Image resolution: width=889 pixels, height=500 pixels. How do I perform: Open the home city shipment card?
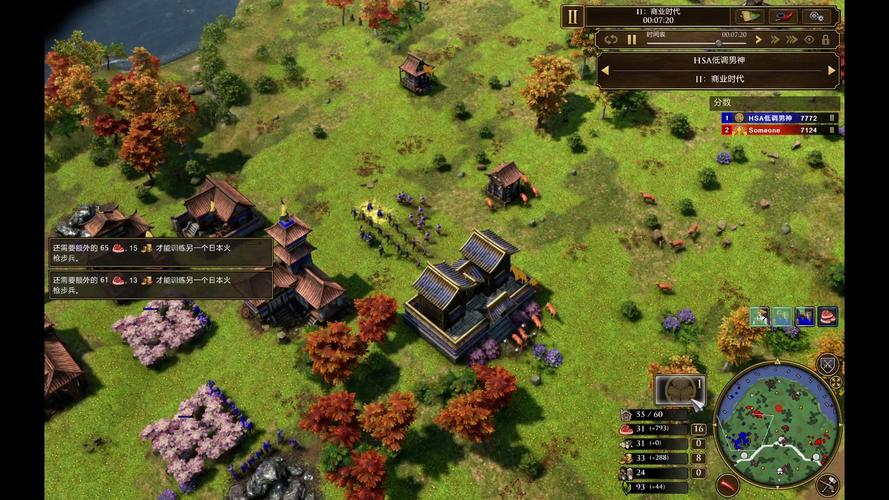679,388
